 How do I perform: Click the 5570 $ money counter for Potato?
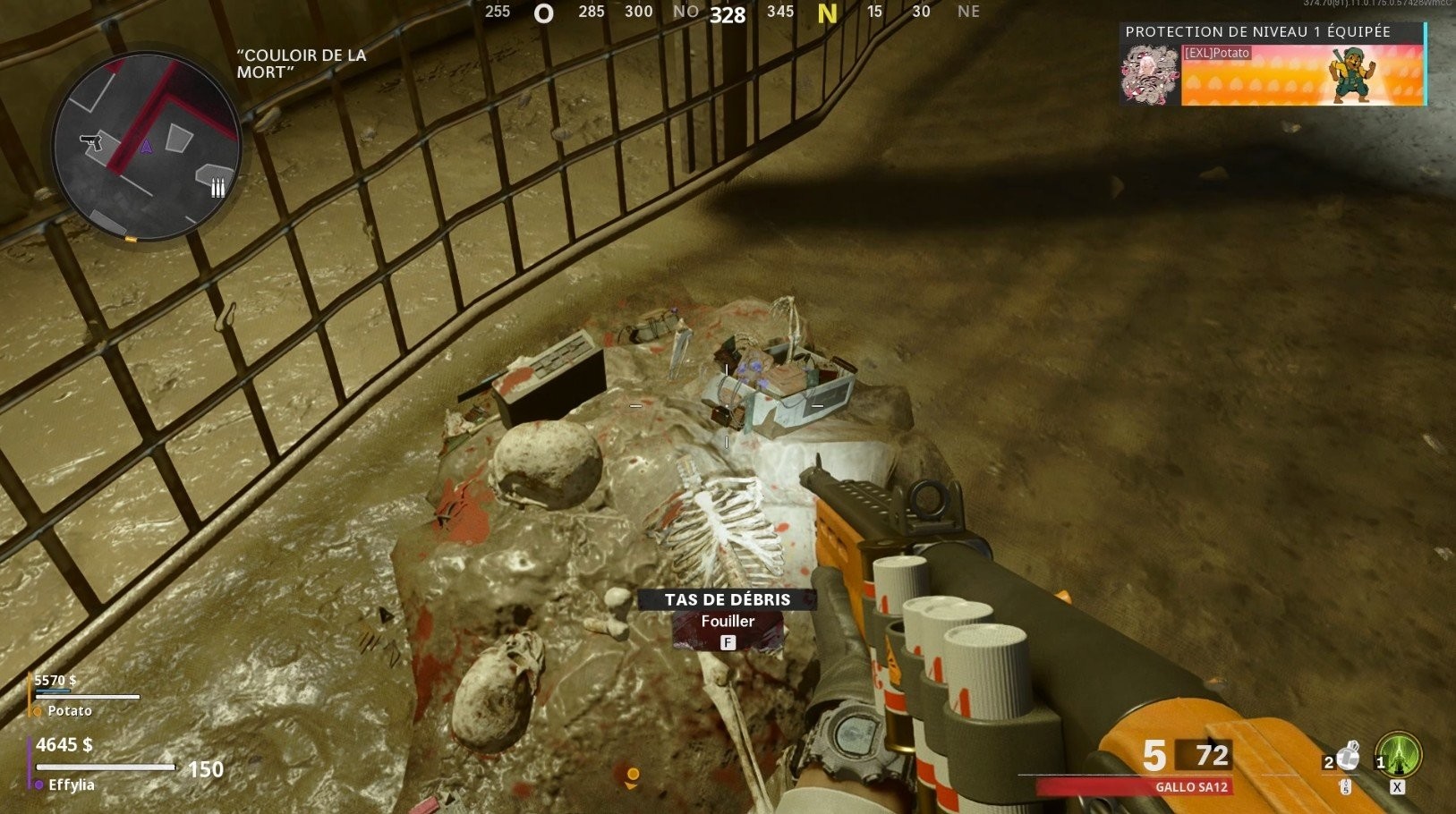(x=54, y=680)
